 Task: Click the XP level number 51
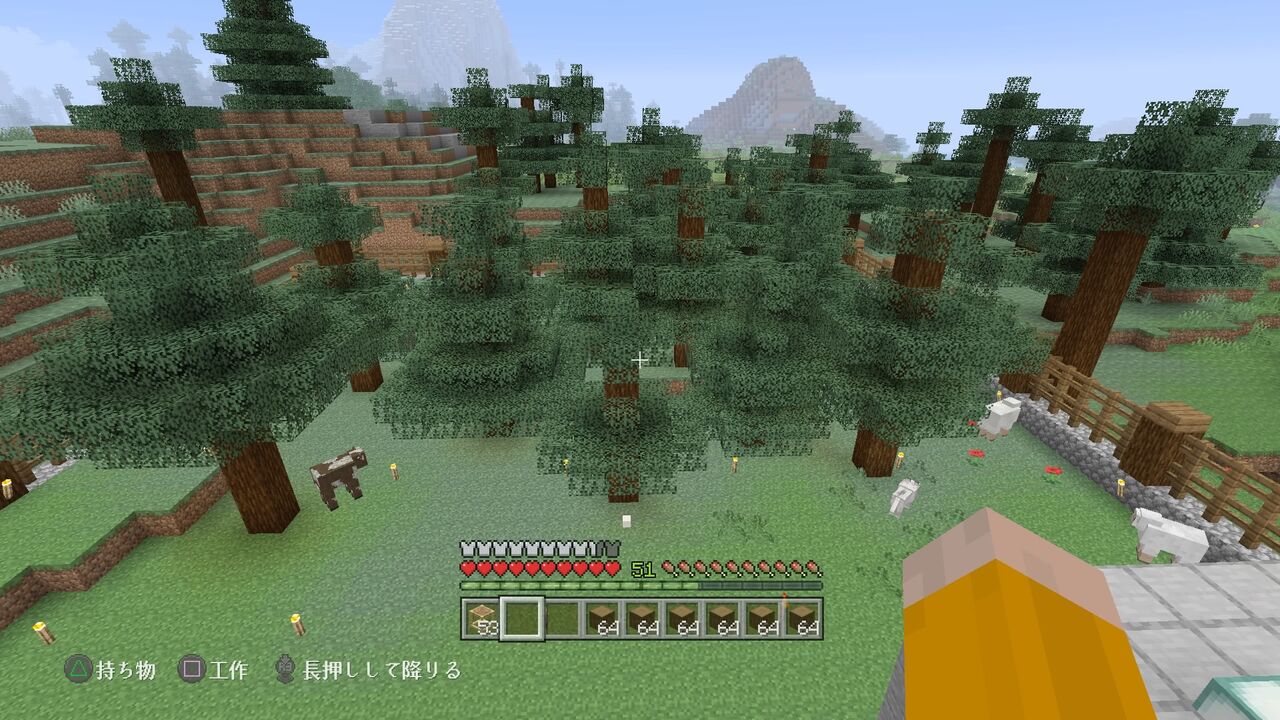(x=643, y=568)
